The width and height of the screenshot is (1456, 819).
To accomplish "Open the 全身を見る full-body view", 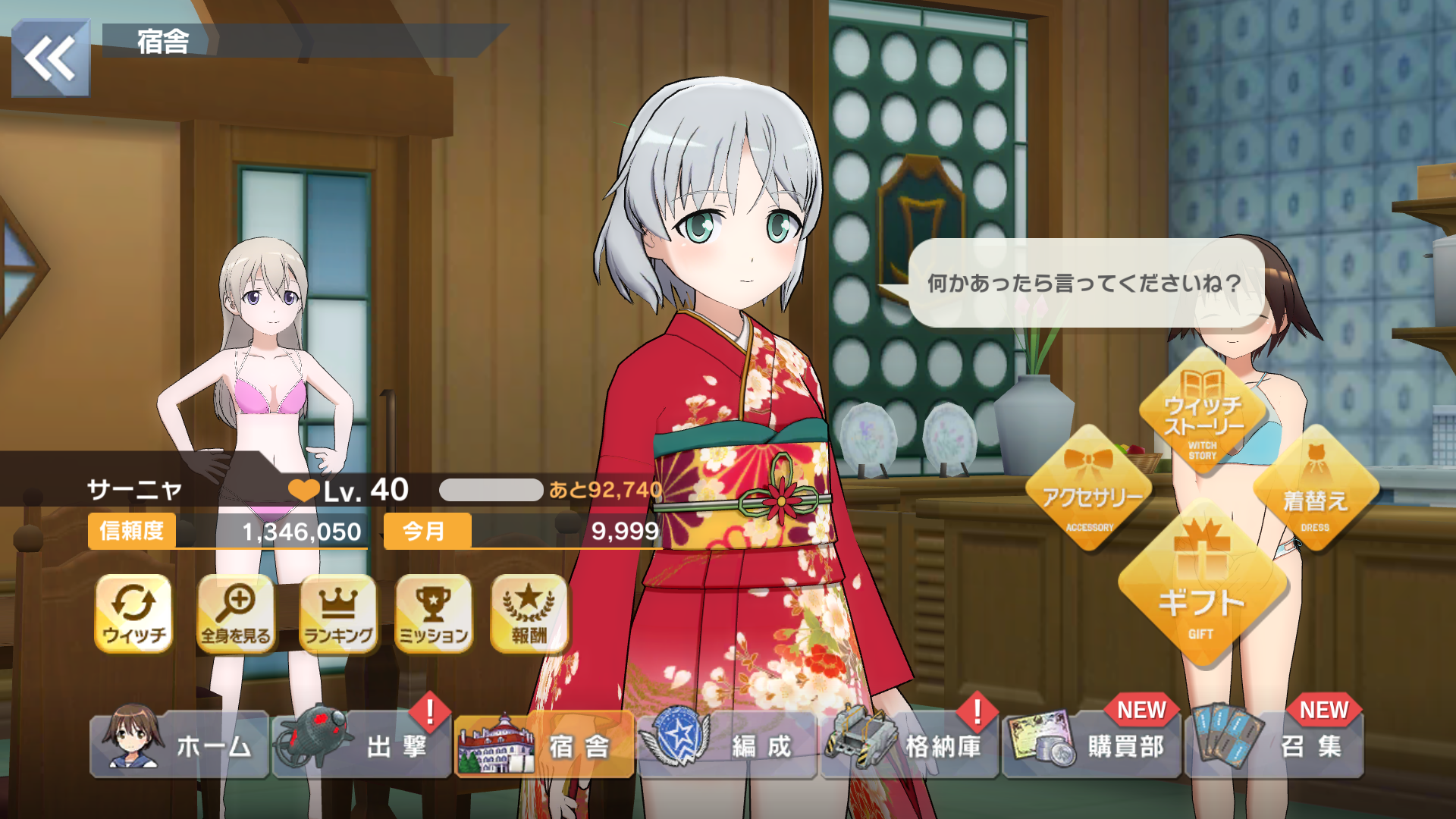I will tap(236, 613).
